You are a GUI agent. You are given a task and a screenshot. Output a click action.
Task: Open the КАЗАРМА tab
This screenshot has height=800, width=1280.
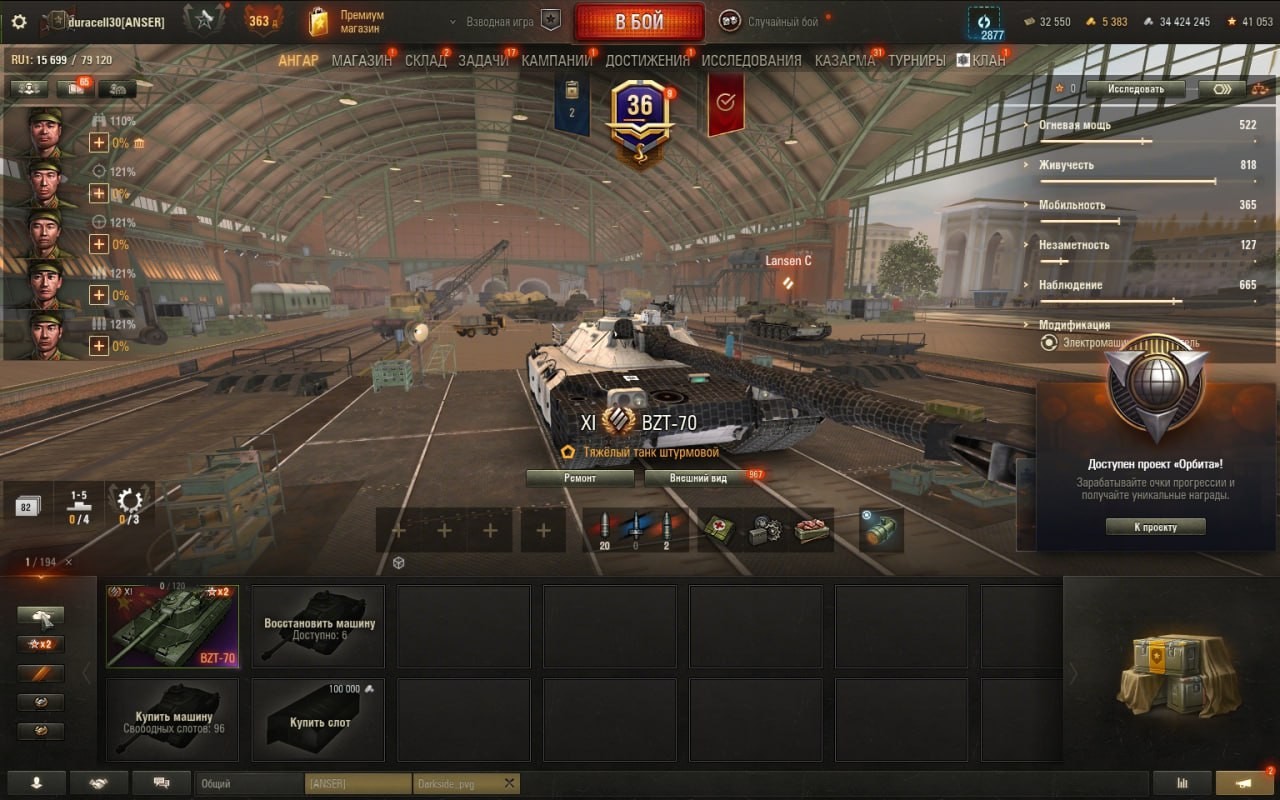pyautogui.click(x=844, y=60)
